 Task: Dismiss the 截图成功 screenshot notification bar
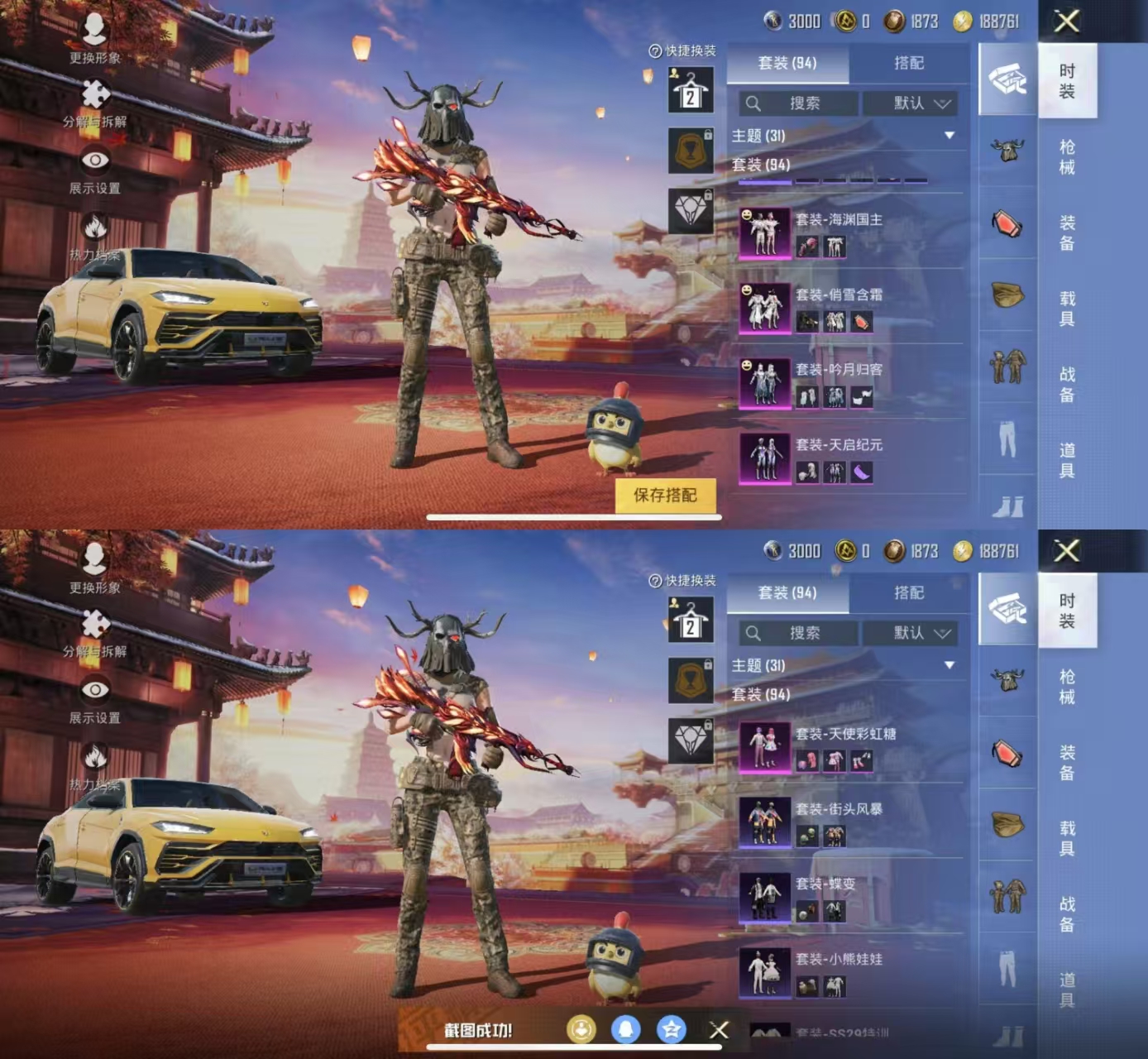tap(719, 1030)
